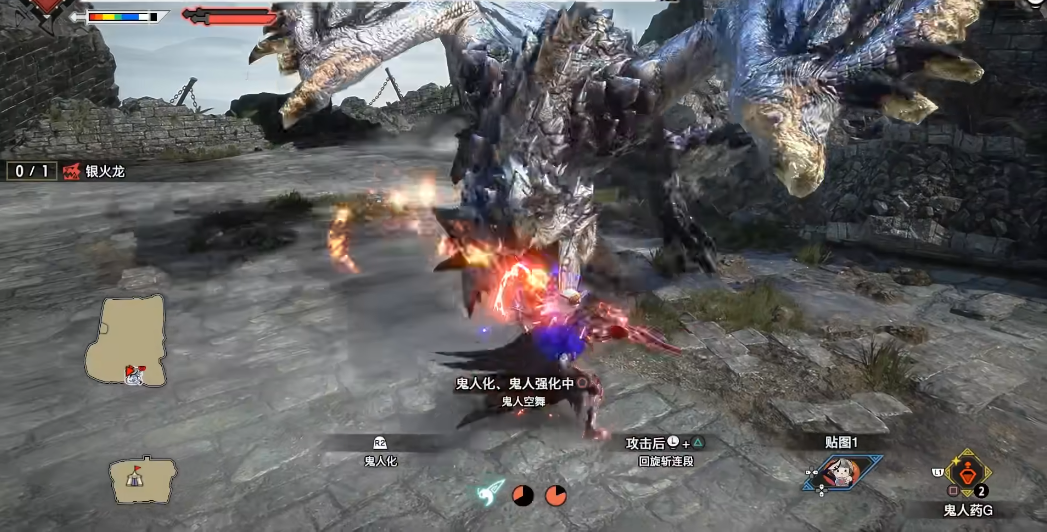Open the arena area minimap
The image size is (1047, 532).
(125, 340)
